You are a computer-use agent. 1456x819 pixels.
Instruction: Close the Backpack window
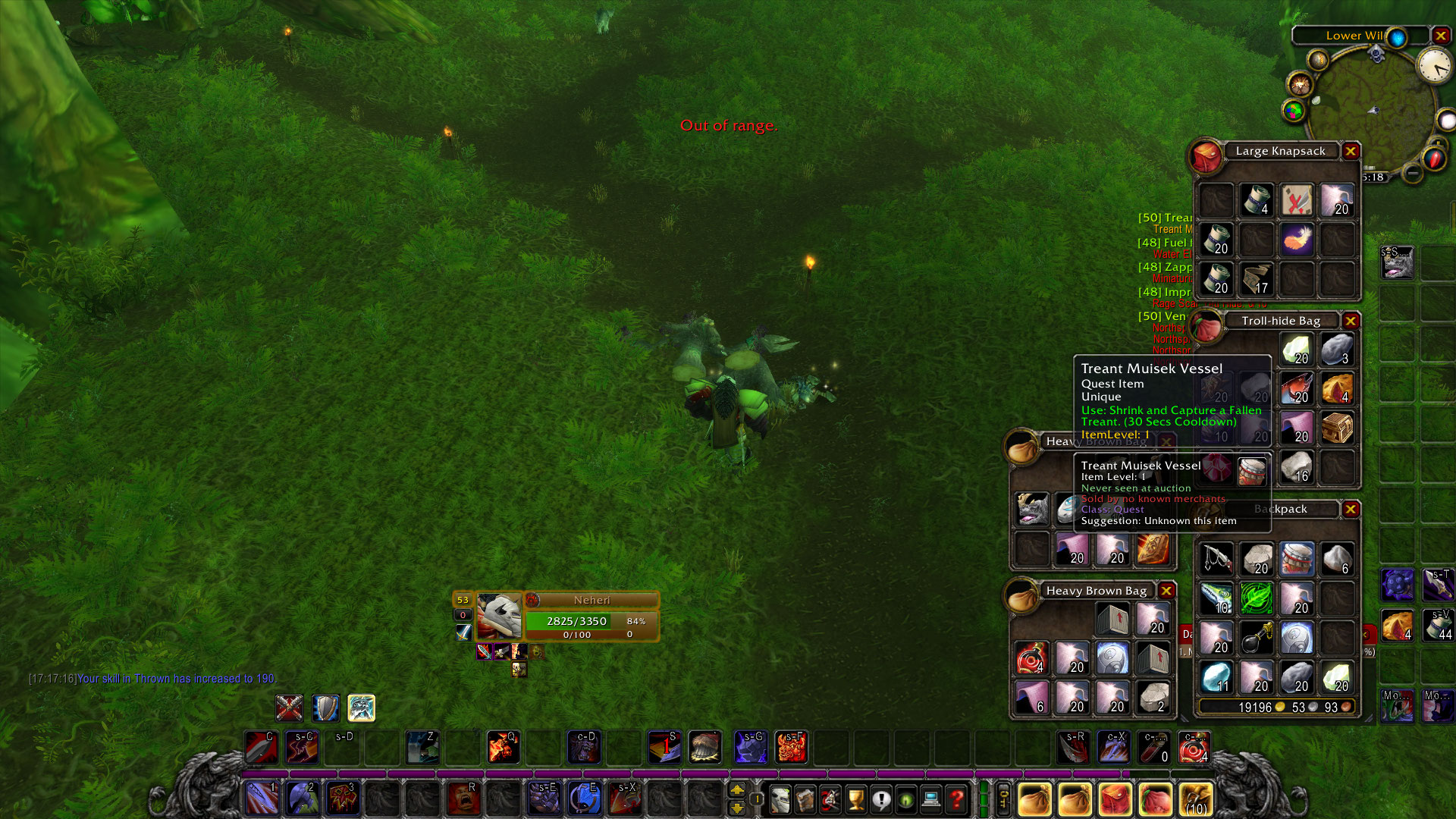[1351, 509]
